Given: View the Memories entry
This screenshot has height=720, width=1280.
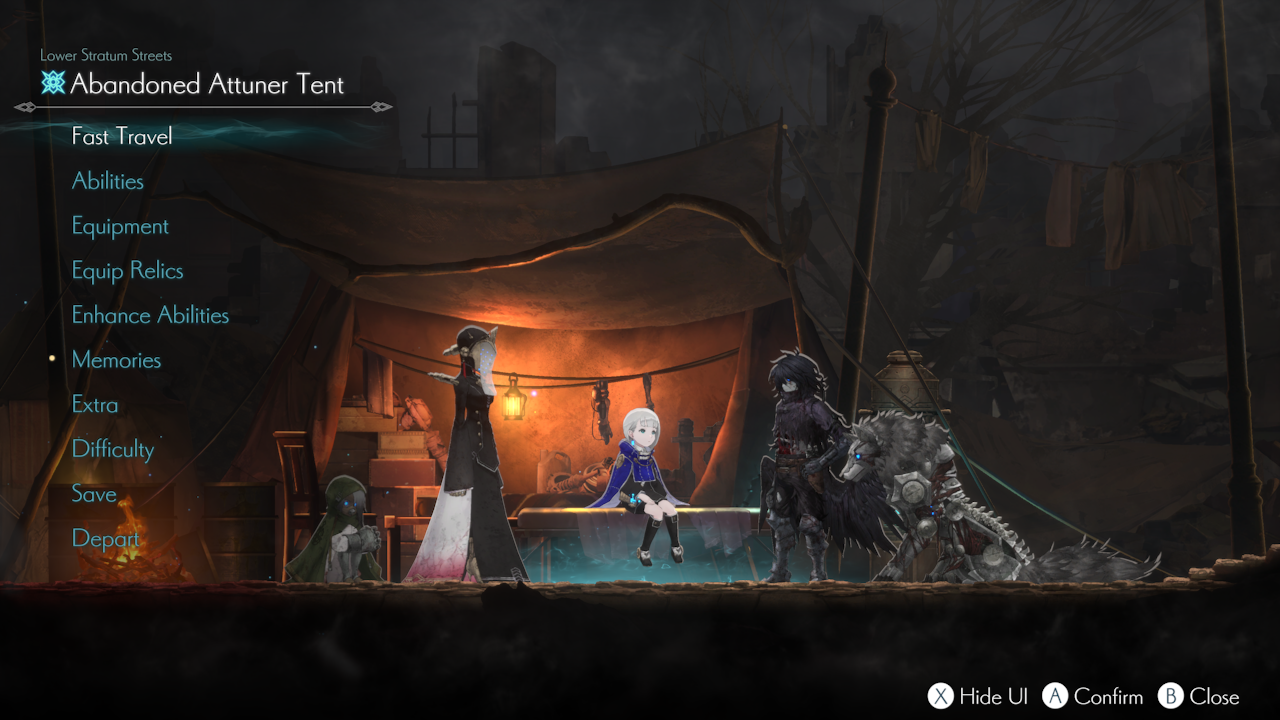Looking at the screenshot, I should (116, 360).
